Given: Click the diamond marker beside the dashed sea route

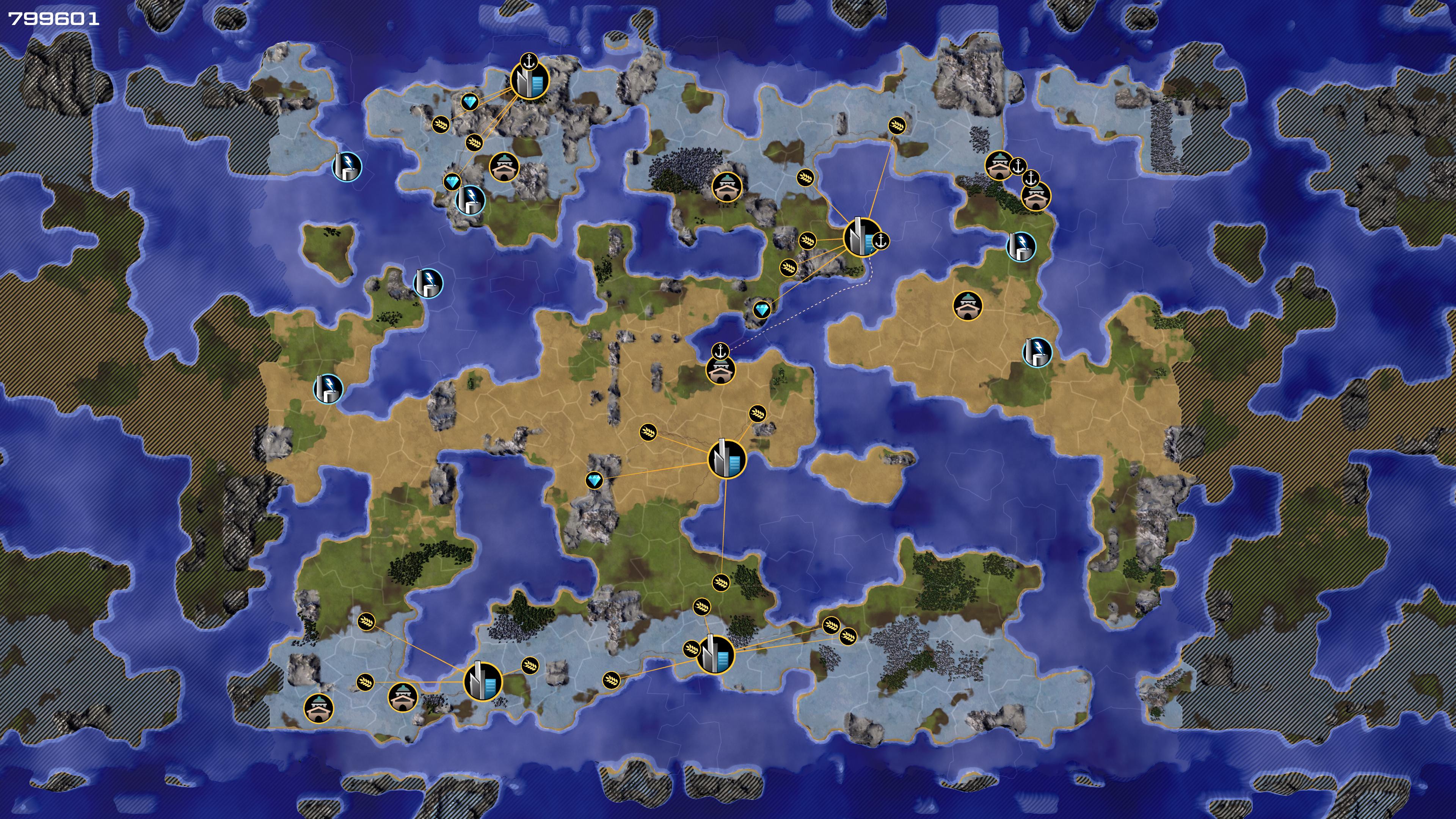Looking at the screenshot, I should [x=762, y=310].
